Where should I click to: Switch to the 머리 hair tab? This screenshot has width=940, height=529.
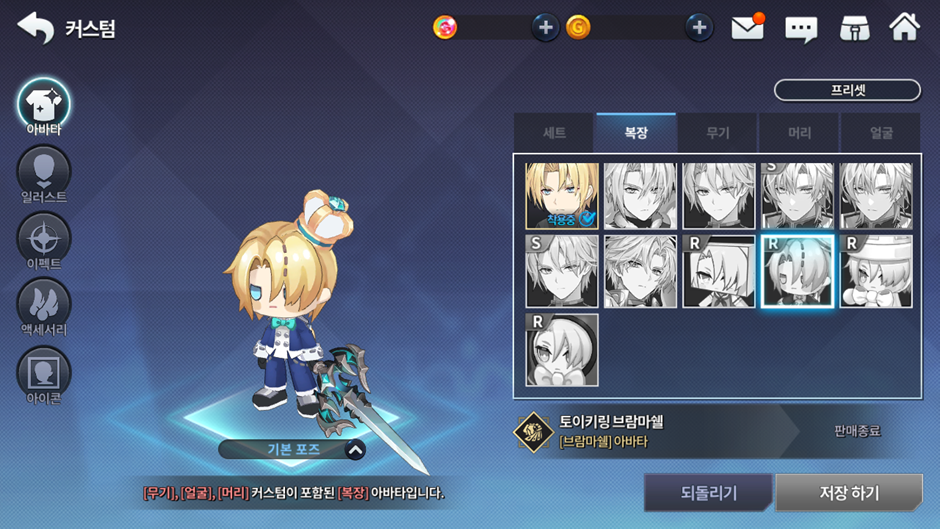799,133
